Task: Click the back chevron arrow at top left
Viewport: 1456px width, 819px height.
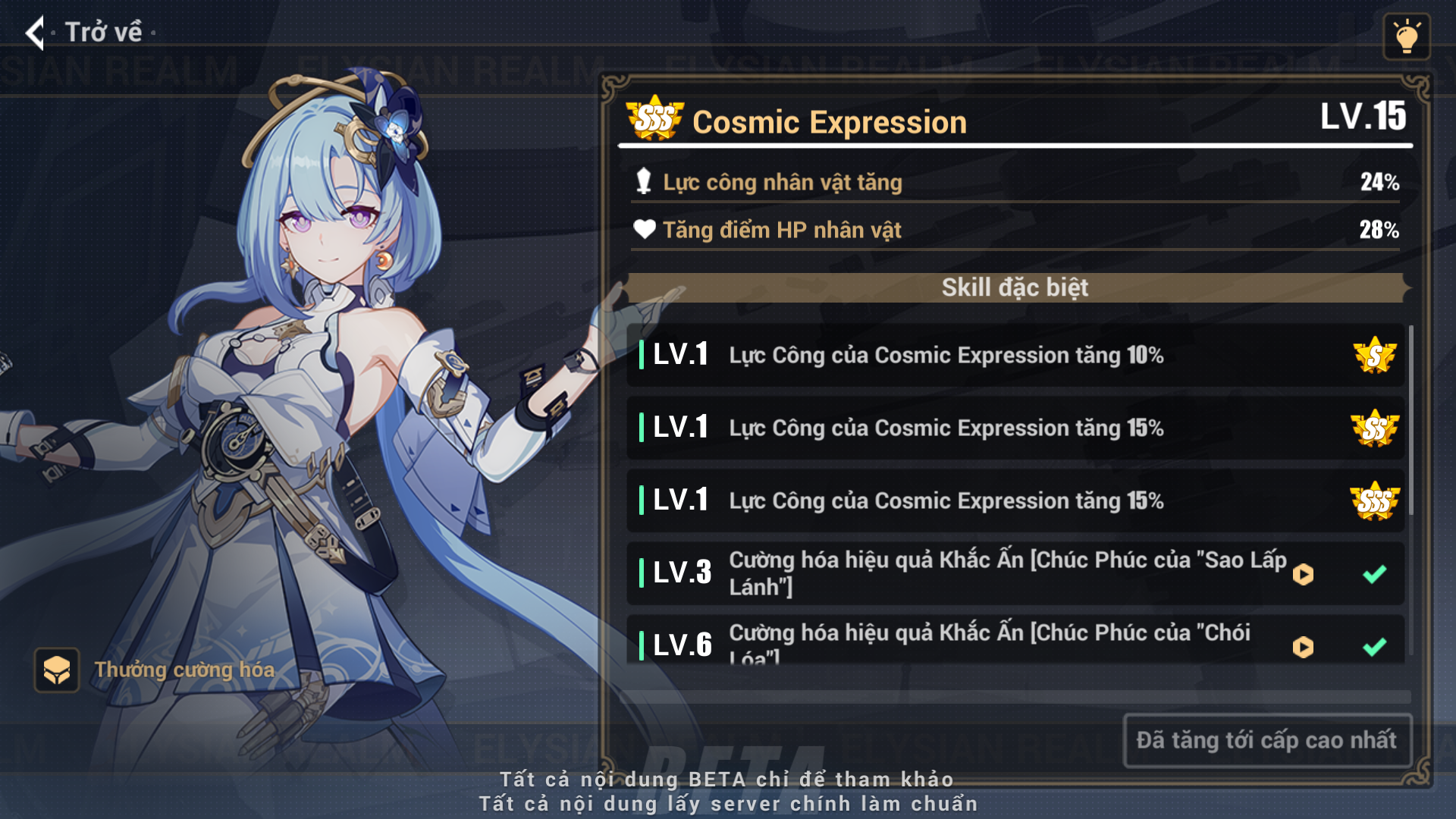Action: click(x=33, y=32)
